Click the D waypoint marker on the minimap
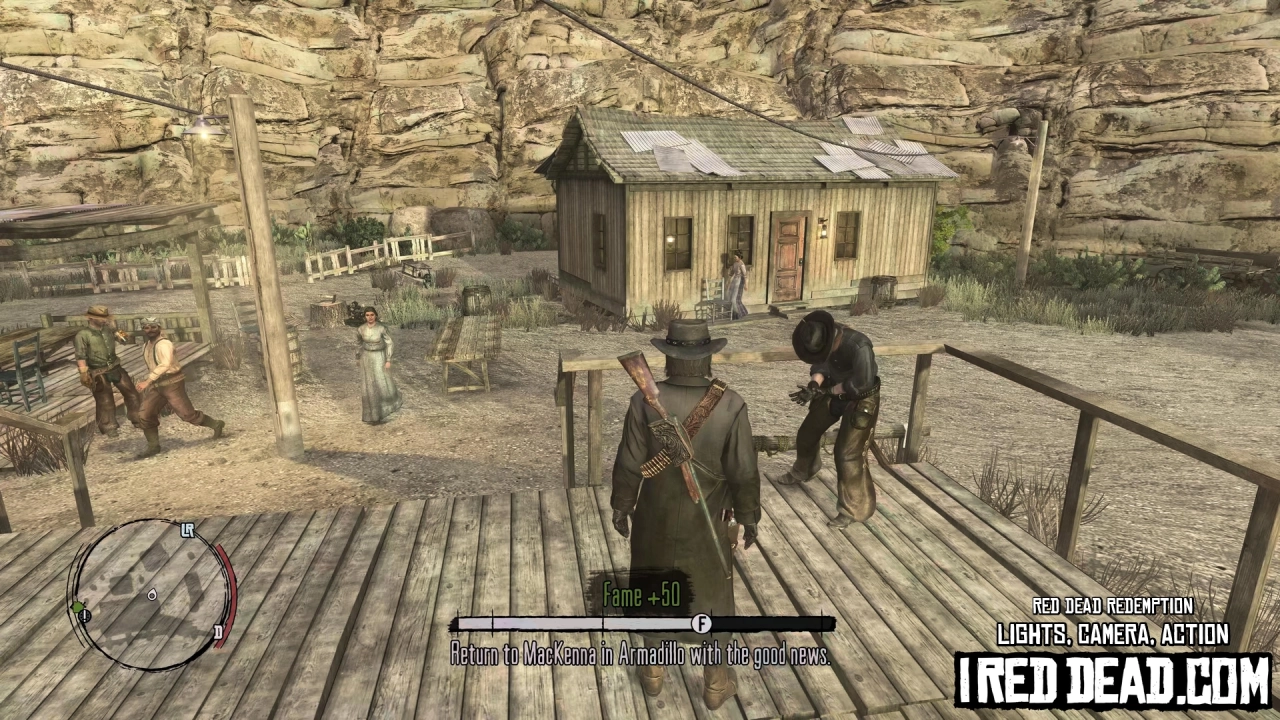The width and height of the screenshot is (1280, 720). 219,632
